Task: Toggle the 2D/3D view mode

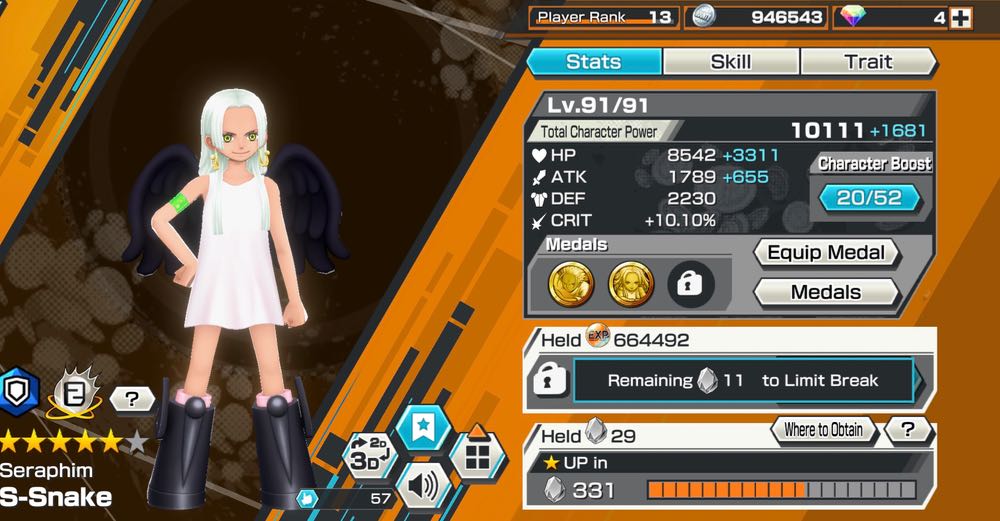Action: tap(368, 457)
